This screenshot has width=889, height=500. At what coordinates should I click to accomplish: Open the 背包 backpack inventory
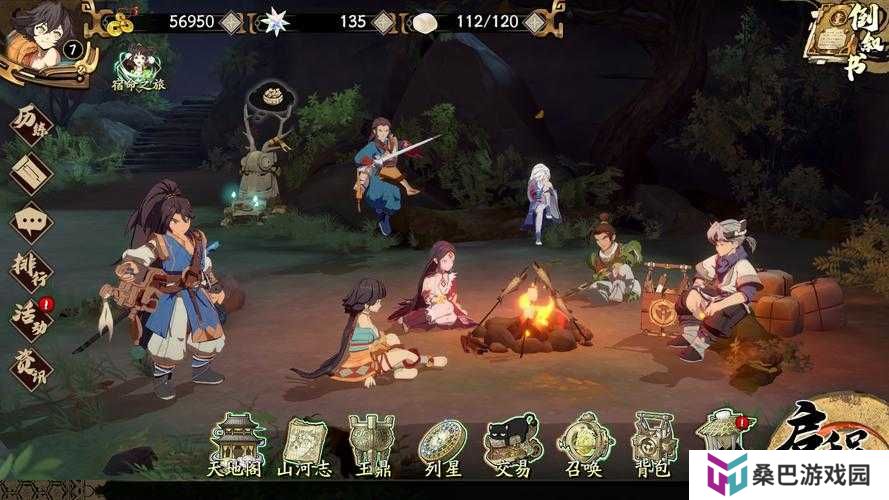click(655, 443)
